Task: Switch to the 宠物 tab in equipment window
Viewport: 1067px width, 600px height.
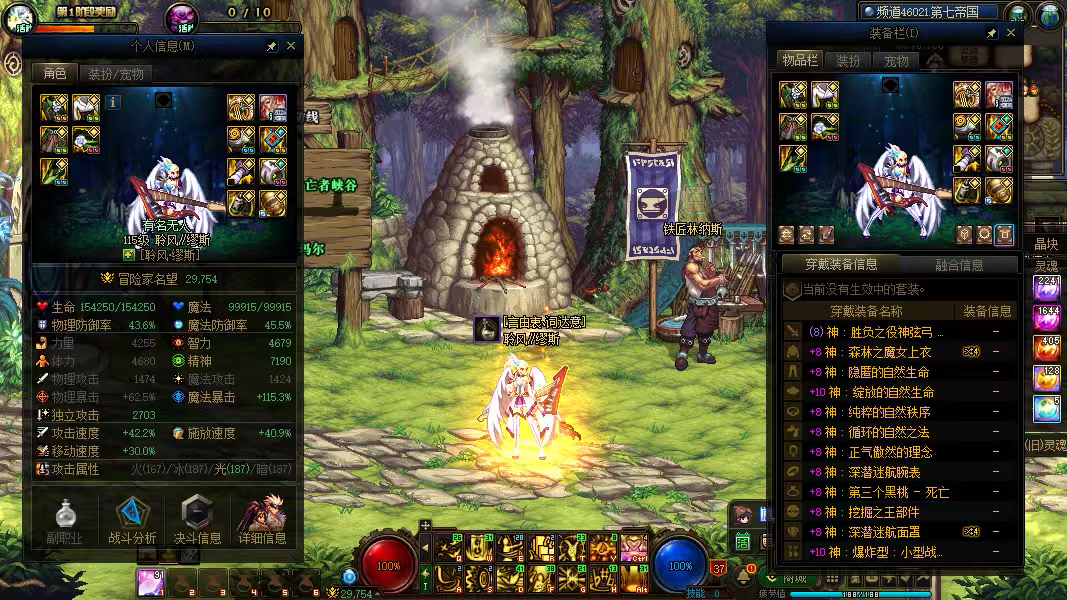Action: tap(896, 61)
